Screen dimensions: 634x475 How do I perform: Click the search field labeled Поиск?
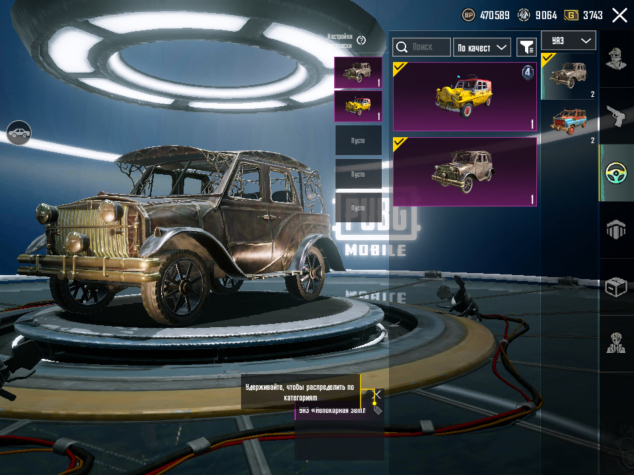pos(421,47)
